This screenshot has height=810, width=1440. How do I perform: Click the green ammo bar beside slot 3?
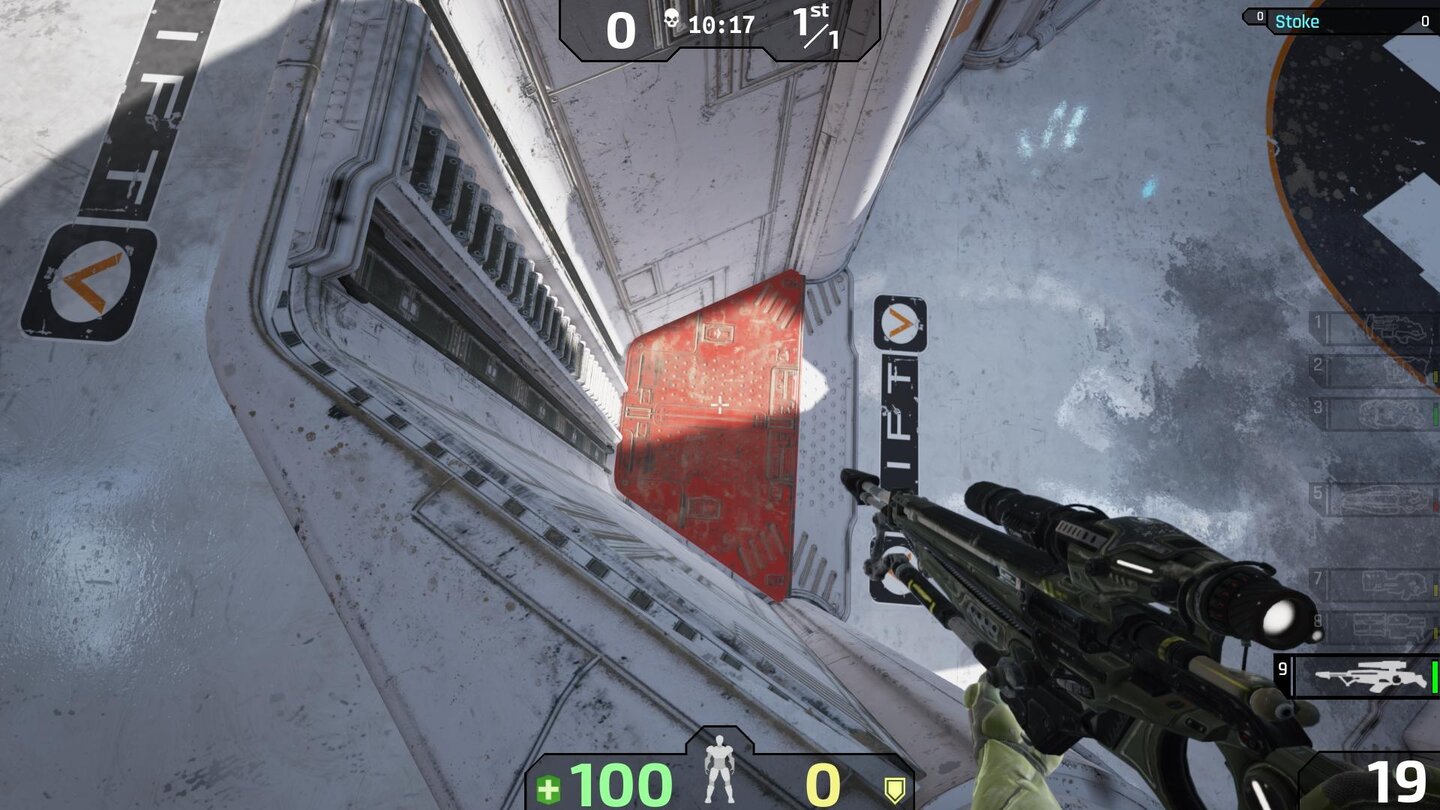tap(1434, 412)
